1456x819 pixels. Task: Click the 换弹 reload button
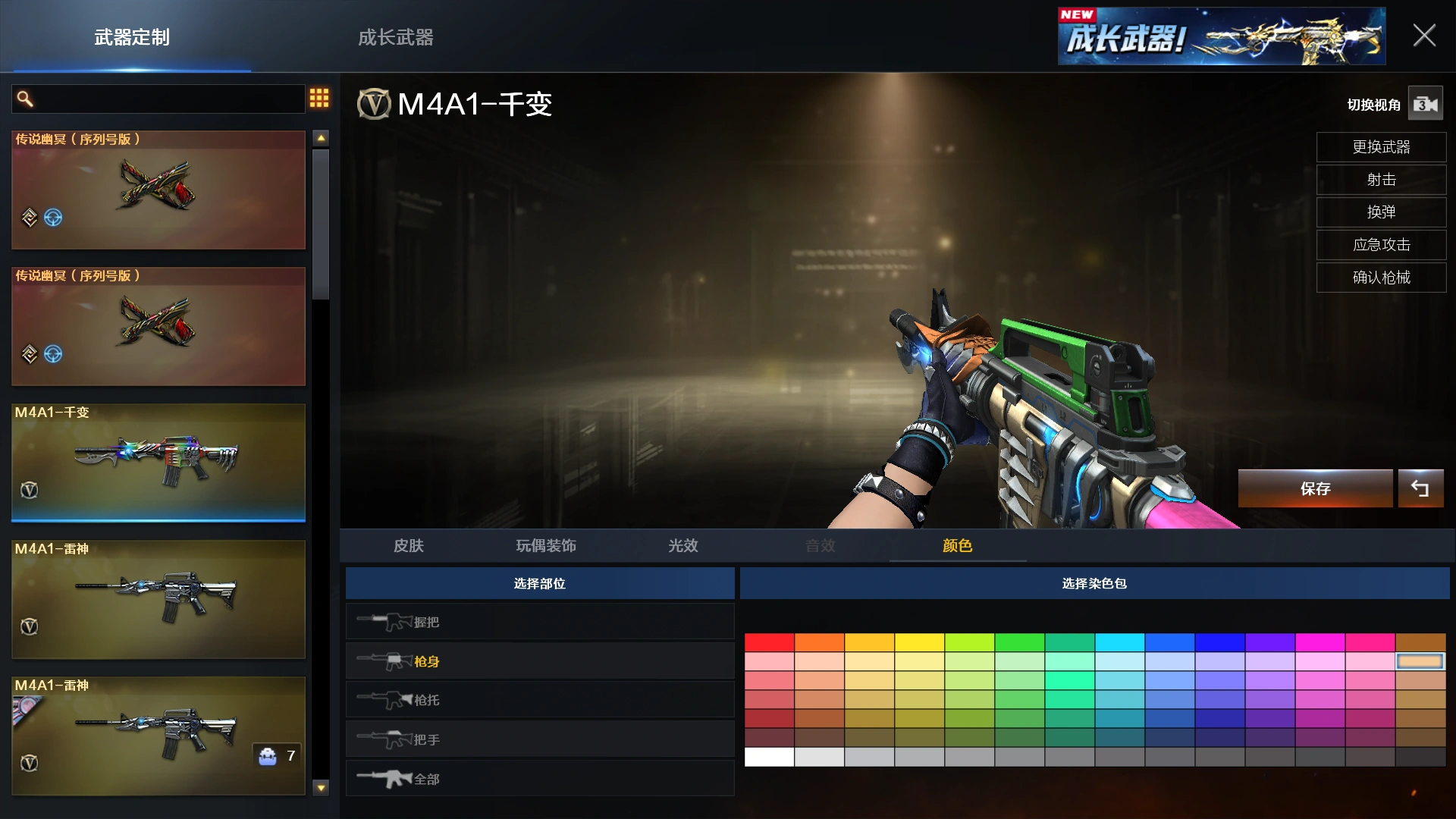tap(1381, 212)
